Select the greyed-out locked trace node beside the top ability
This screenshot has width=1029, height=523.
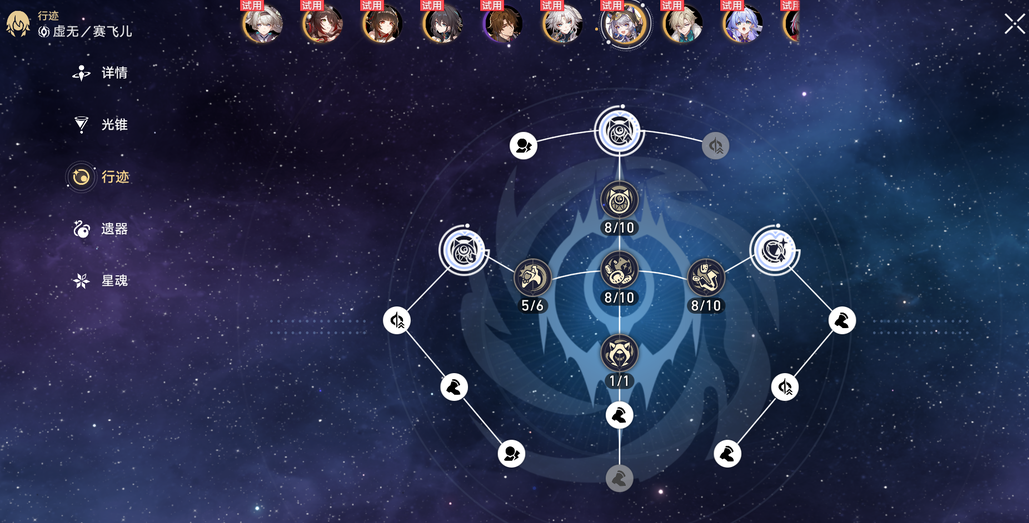tap(715, 146)
